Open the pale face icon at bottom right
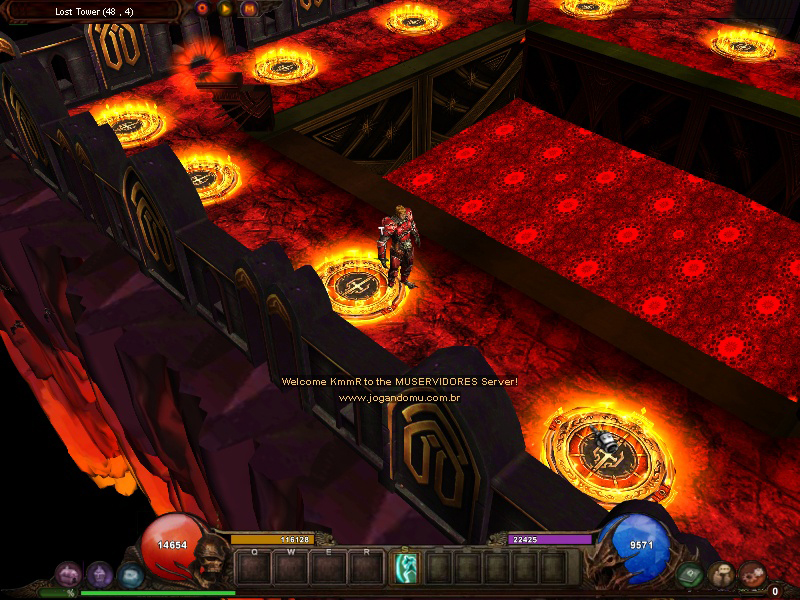The width and height of the screenshot is (800, 600). (720, 575)
